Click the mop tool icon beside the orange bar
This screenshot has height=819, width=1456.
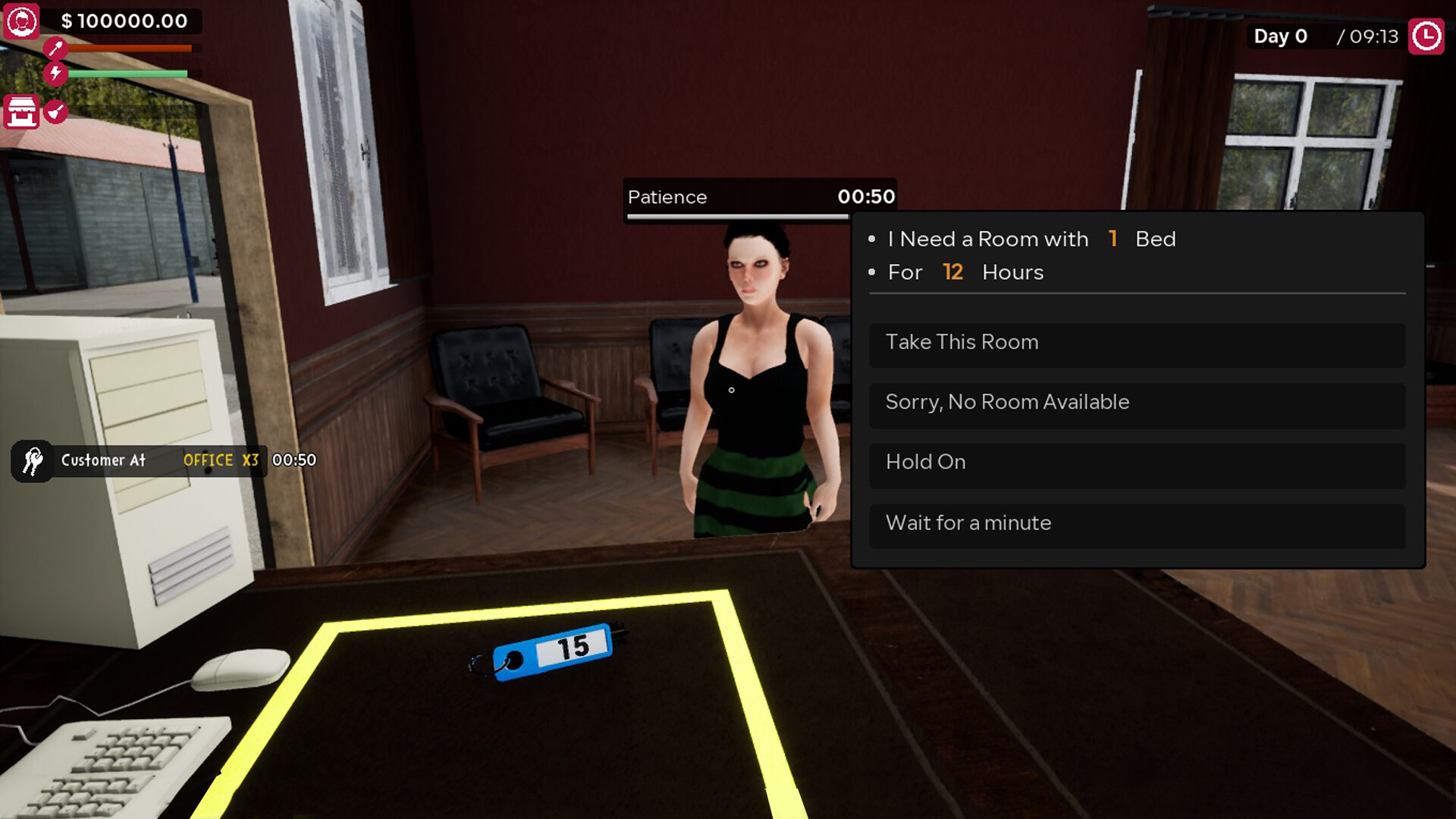pos(55,47)
